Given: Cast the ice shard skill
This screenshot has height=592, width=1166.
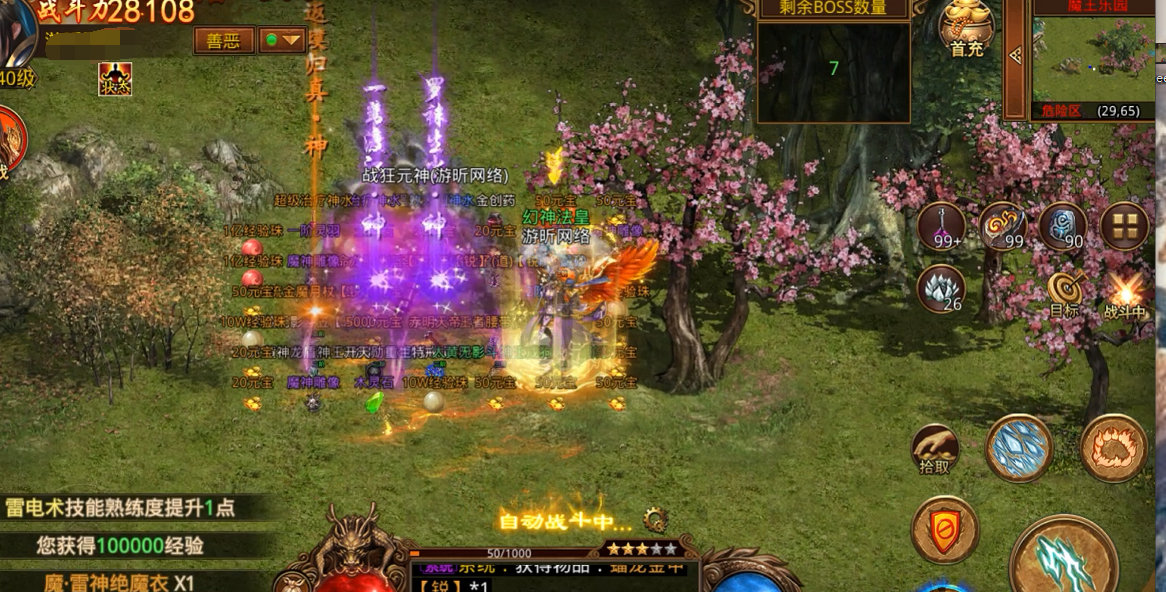Looking at the screenshot, I should pos(1019,448).
